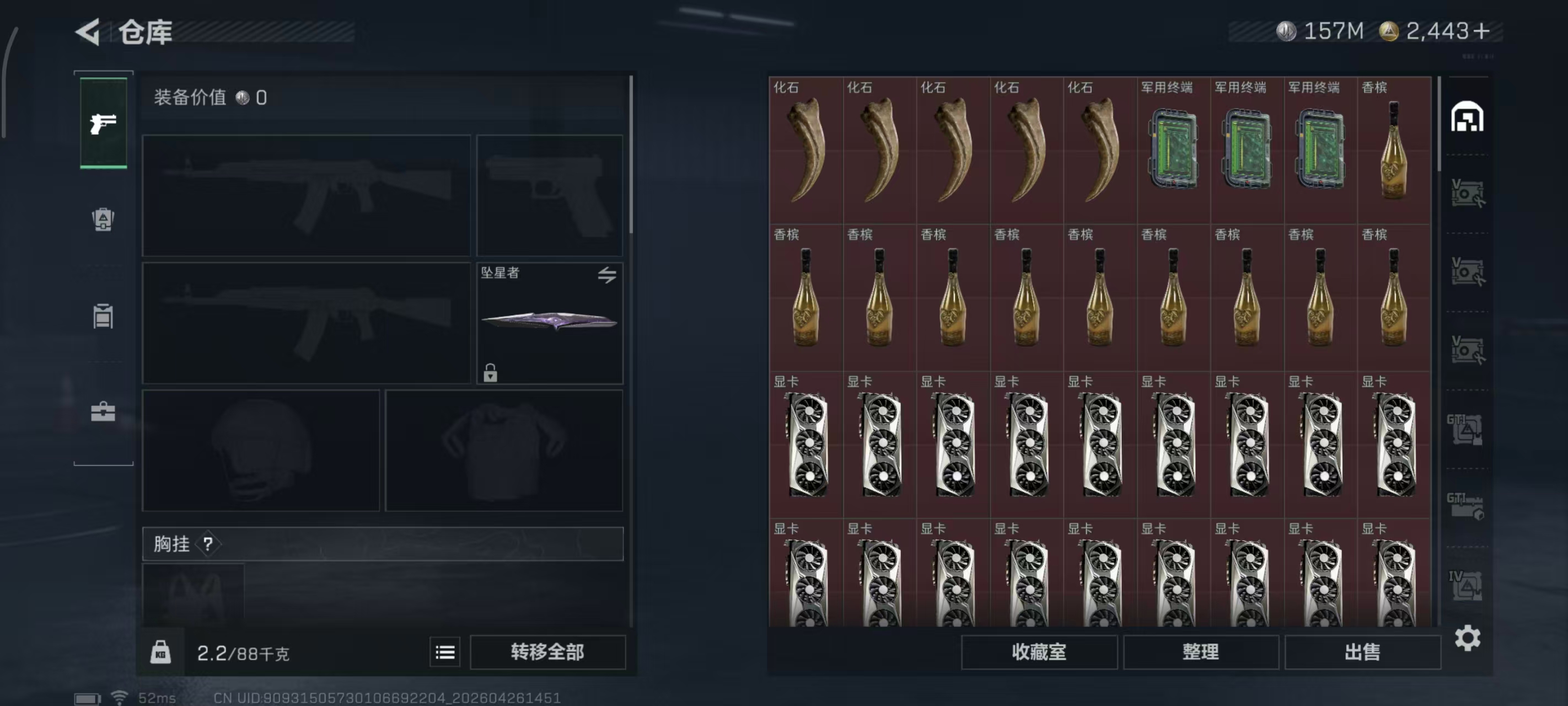The image size is (1568, 706).
Task: Select the container icon in the left sidebar
Action: [x=104, y=317]
